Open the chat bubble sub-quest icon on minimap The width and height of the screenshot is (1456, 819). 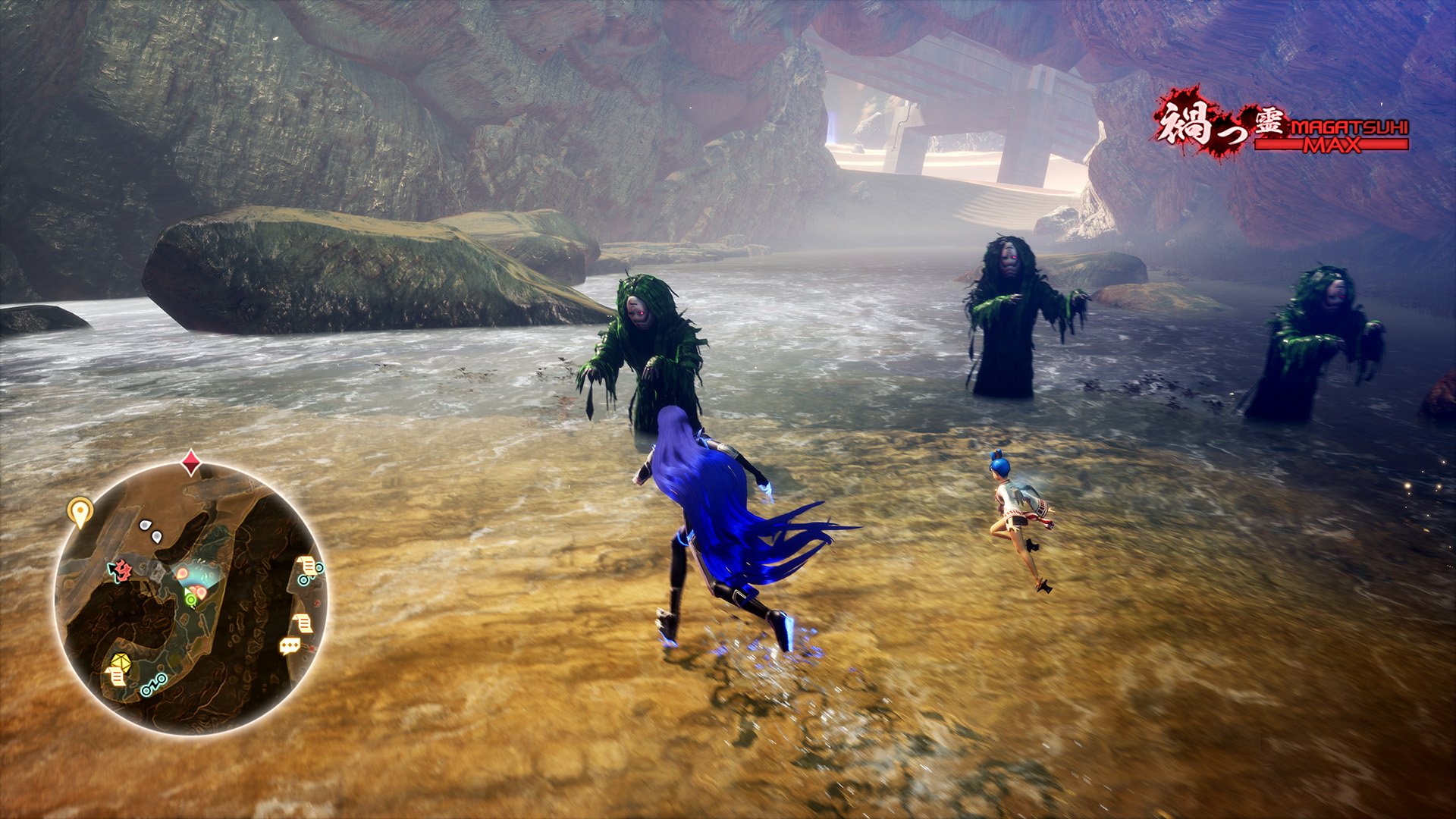[x=288, y=644]
